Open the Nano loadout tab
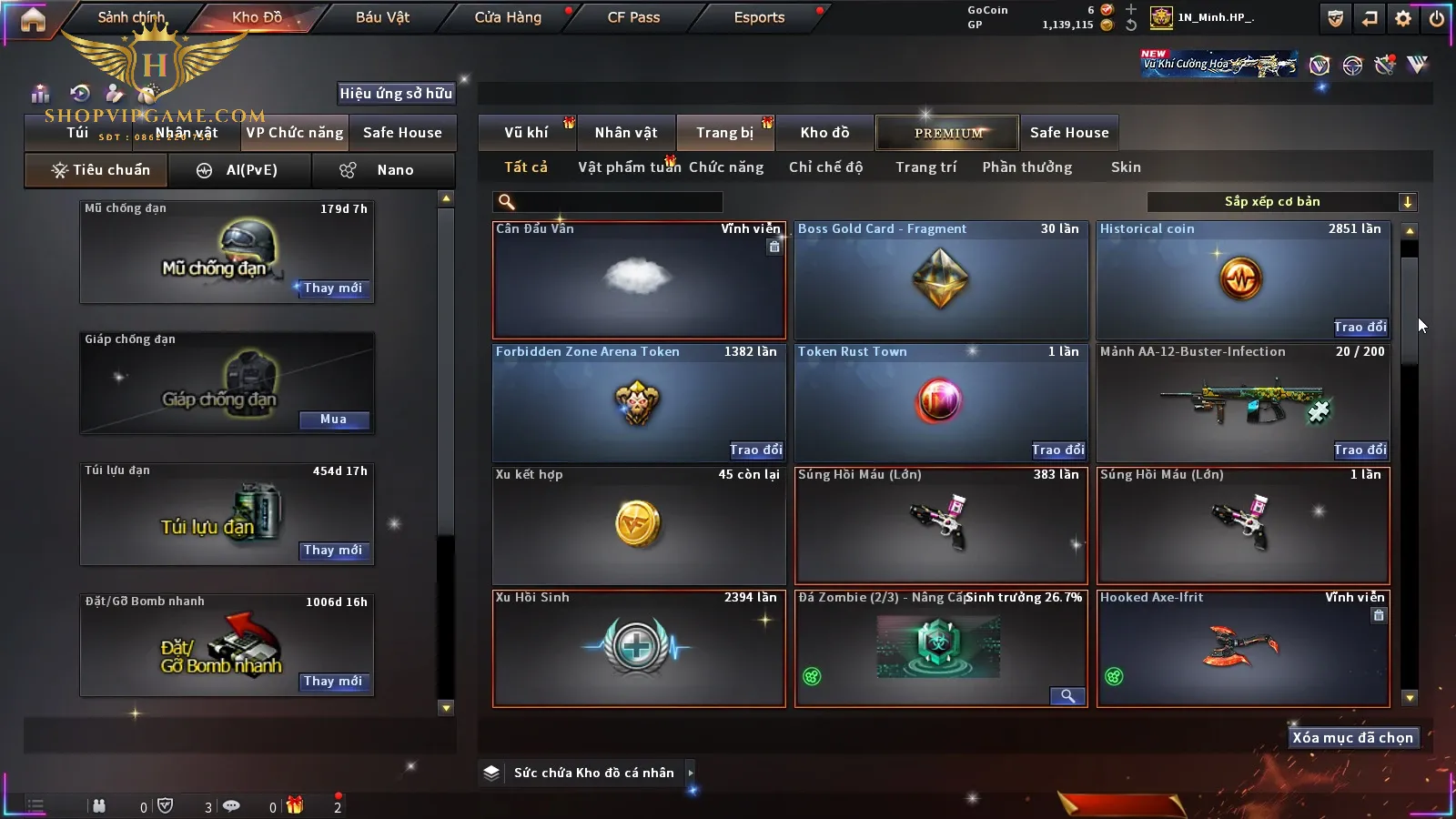 [383, 170]
